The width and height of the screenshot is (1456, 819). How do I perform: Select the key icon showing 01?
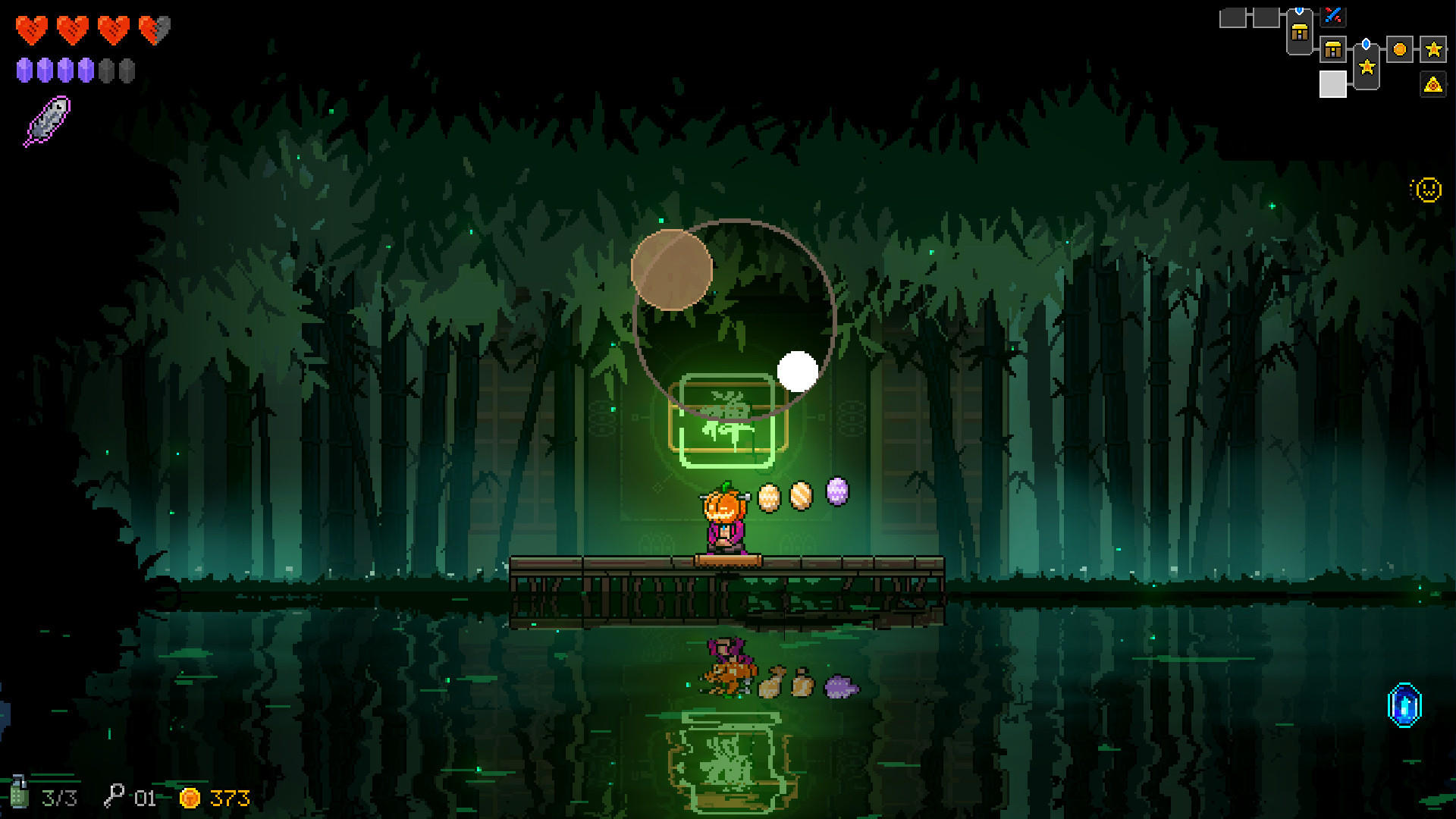click(x=115, y=795)
